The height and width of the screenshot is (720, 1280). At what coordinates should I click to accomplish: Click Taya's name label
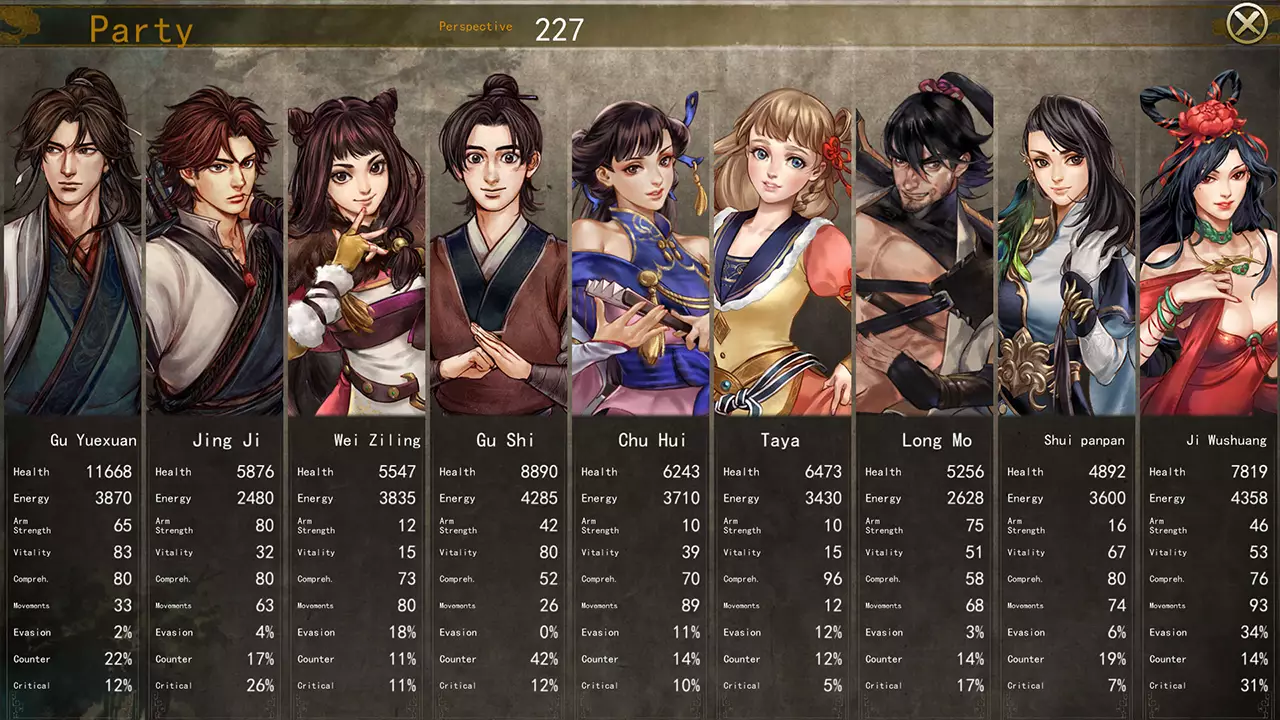pyautogui.click(x=781, y=440)
